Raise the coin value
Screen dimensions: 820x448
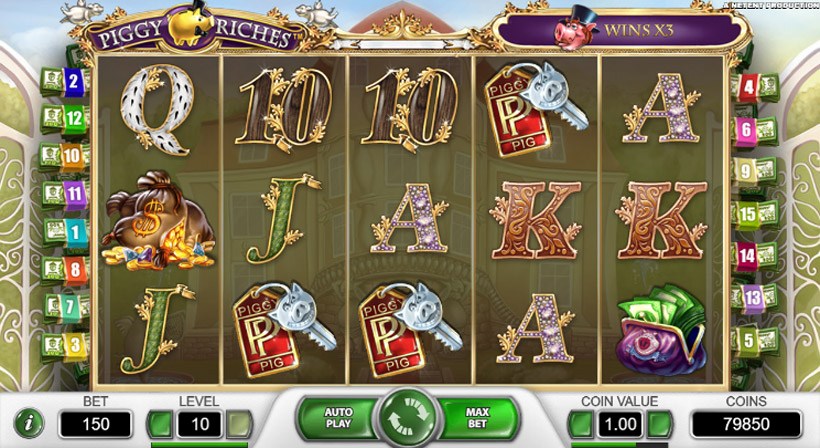(x=659, y=424)
